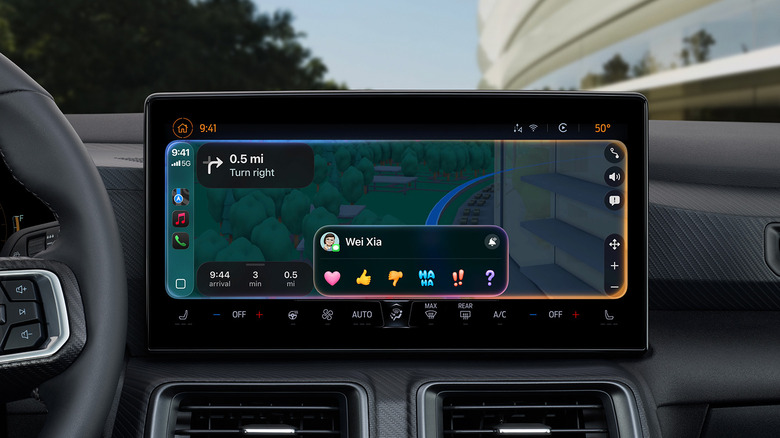Screen dimensions: 780x438
Task: Open the home screen via the house icon
Action: point(182,128)
